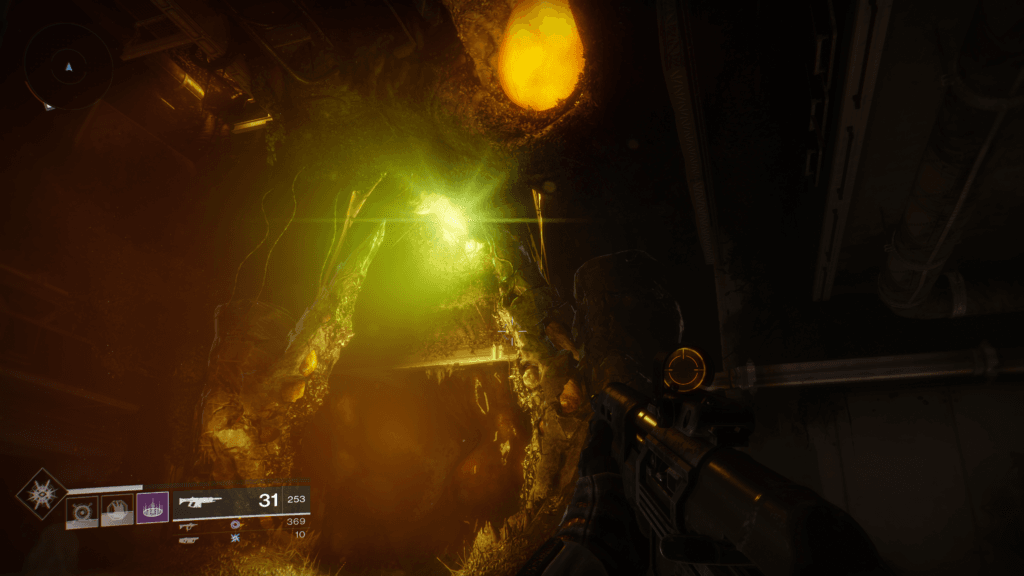Select the grenade ability icon

(82, 510)
